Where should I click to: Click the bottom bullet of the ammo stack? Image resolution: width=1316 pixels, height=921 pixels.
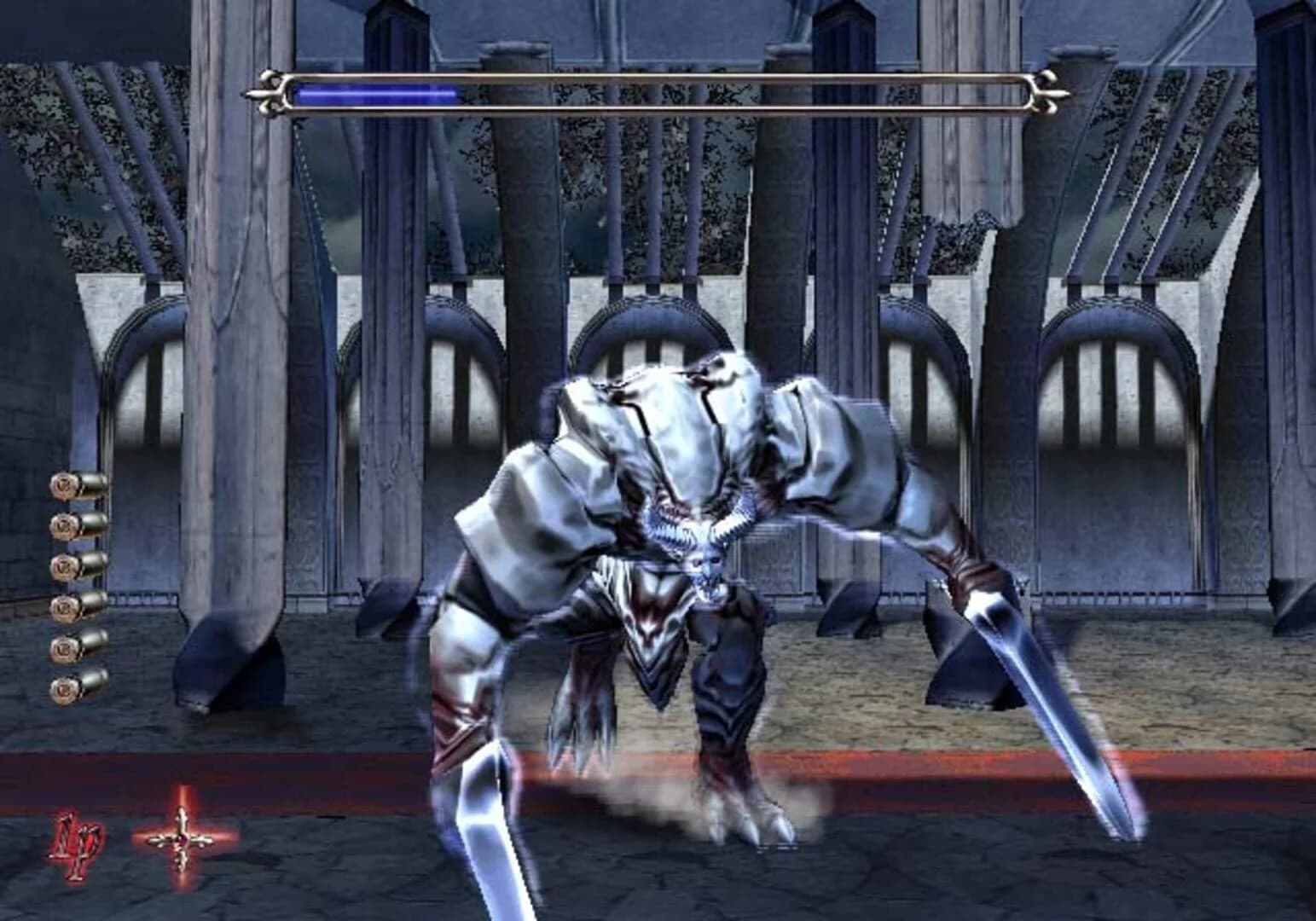[77, 687]
